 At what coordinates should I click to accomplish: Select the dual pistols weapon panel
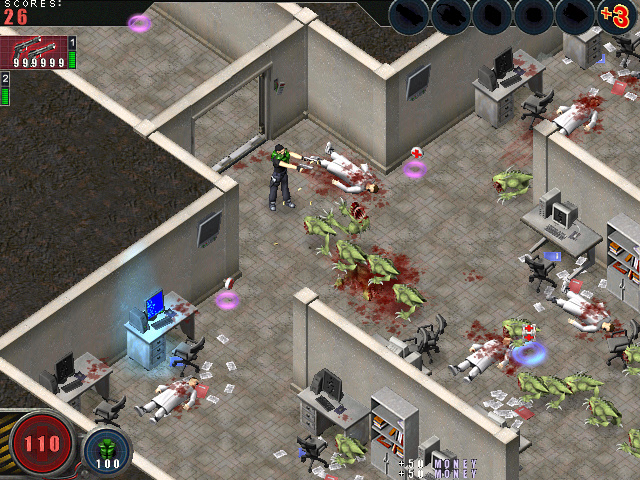click(33, 52)
